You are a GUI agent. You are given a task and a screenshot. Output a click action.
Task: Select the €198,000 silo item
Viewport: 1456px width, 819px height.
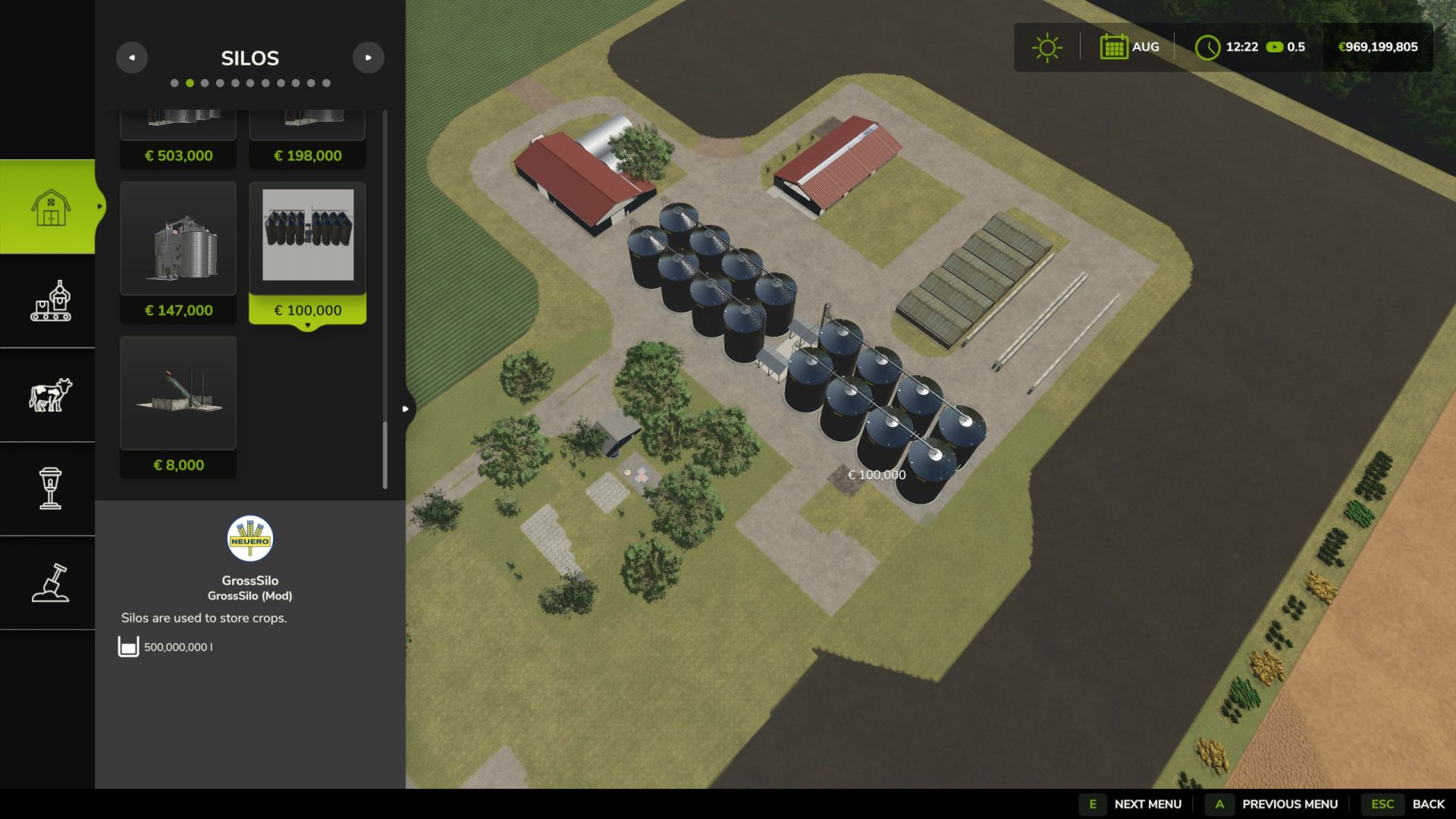[x=307, y=140]
